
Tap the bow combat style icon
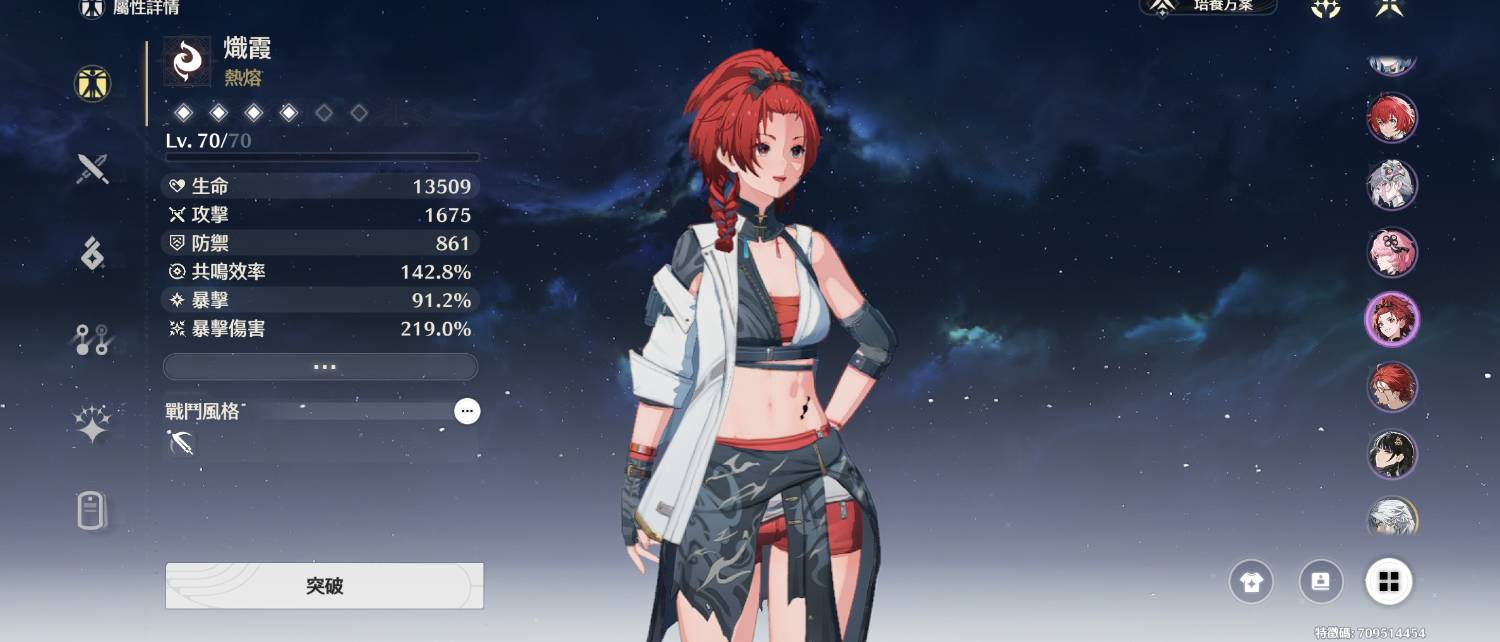click(x=182, y=443)
